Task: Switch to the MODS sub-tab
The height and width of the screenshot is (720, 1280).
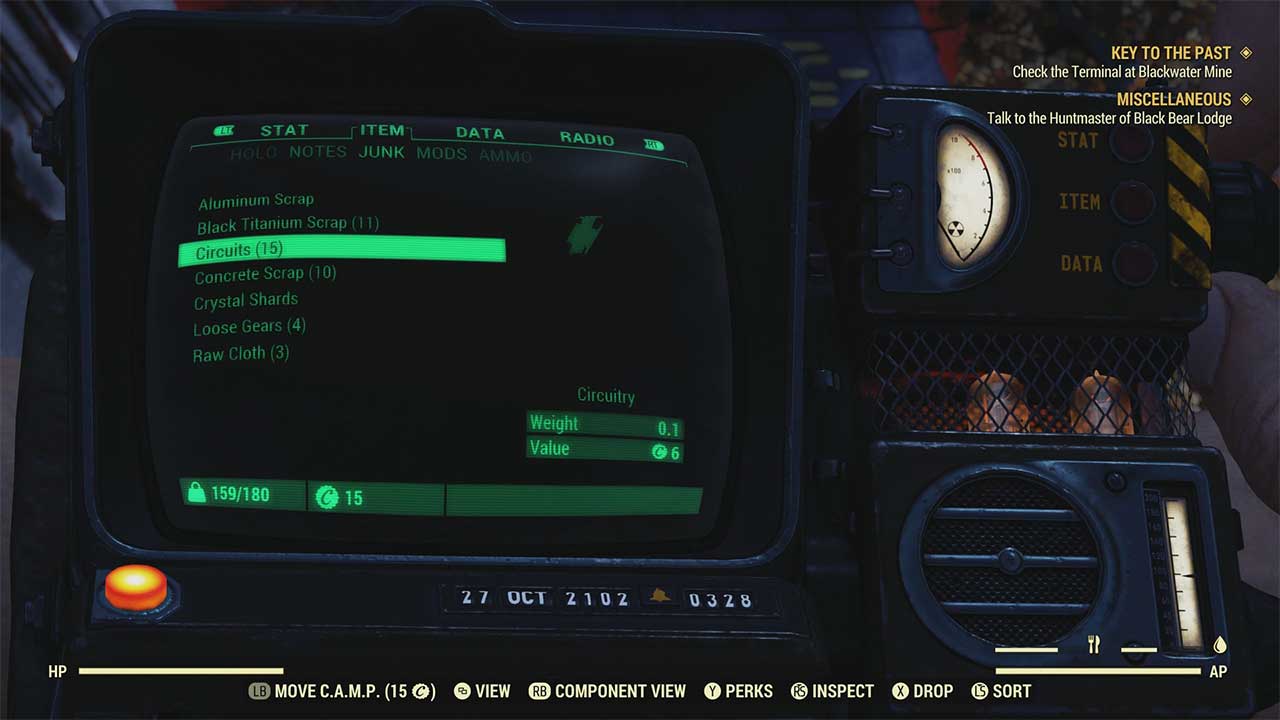Action: (441, 153)
